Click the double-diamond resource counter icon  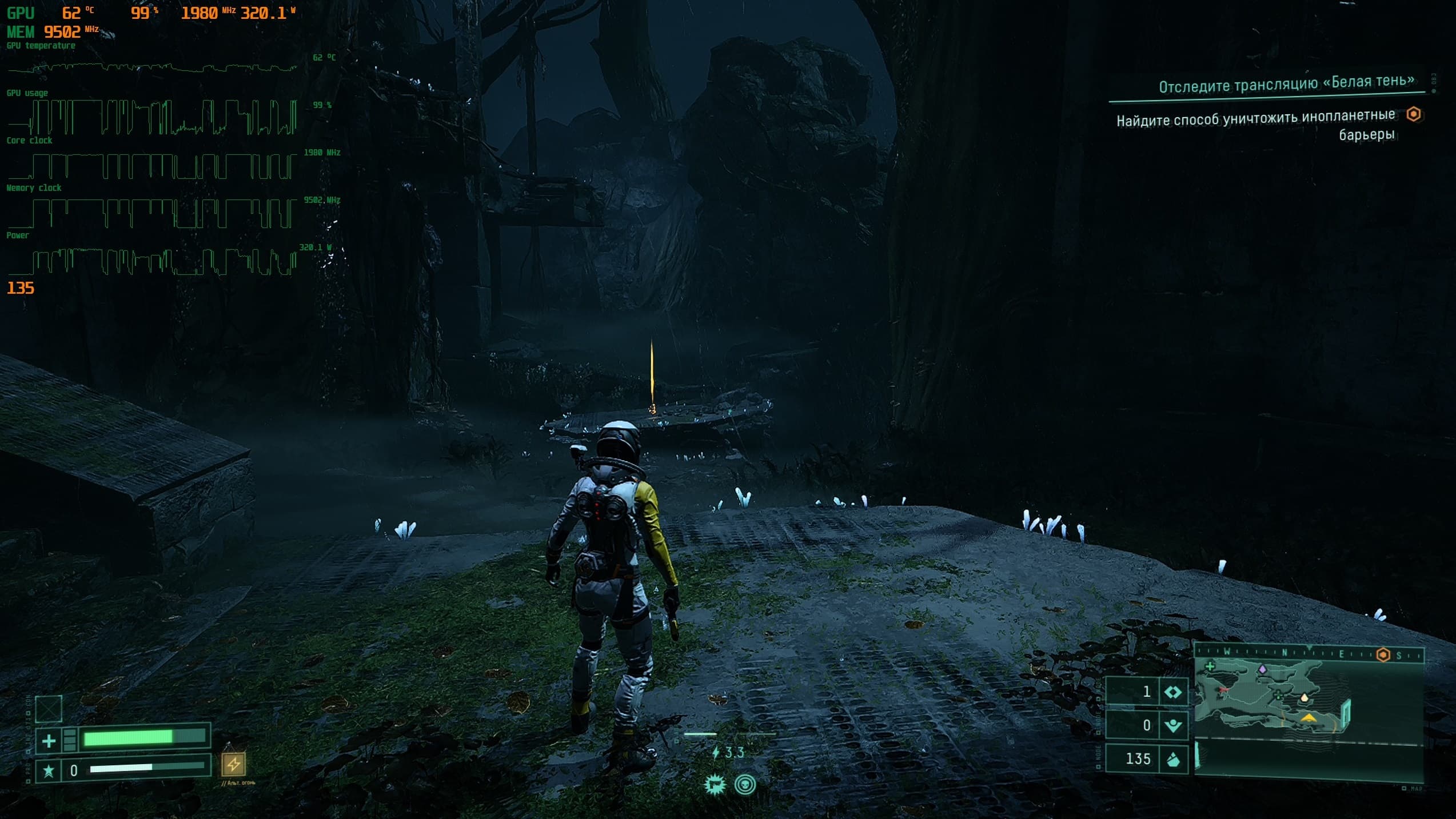click(x=1173, y=693)
